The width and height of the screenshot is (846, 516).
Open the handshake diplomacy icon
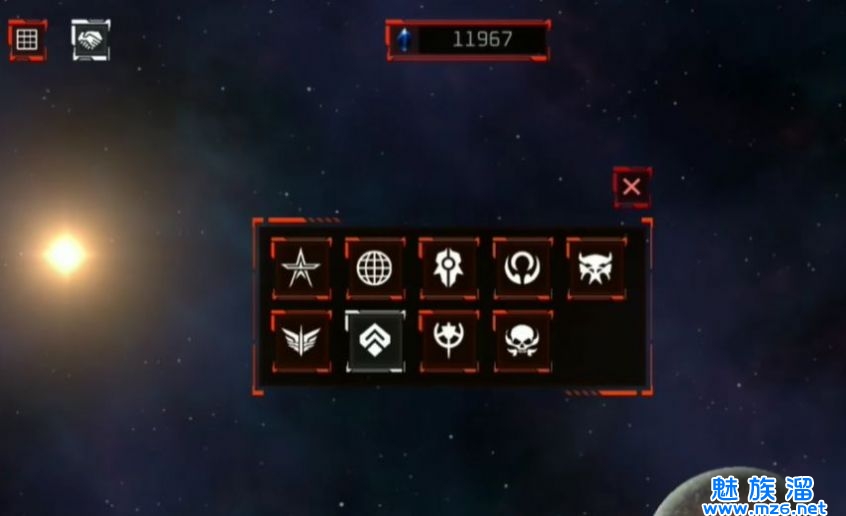[x=91, y=40]
